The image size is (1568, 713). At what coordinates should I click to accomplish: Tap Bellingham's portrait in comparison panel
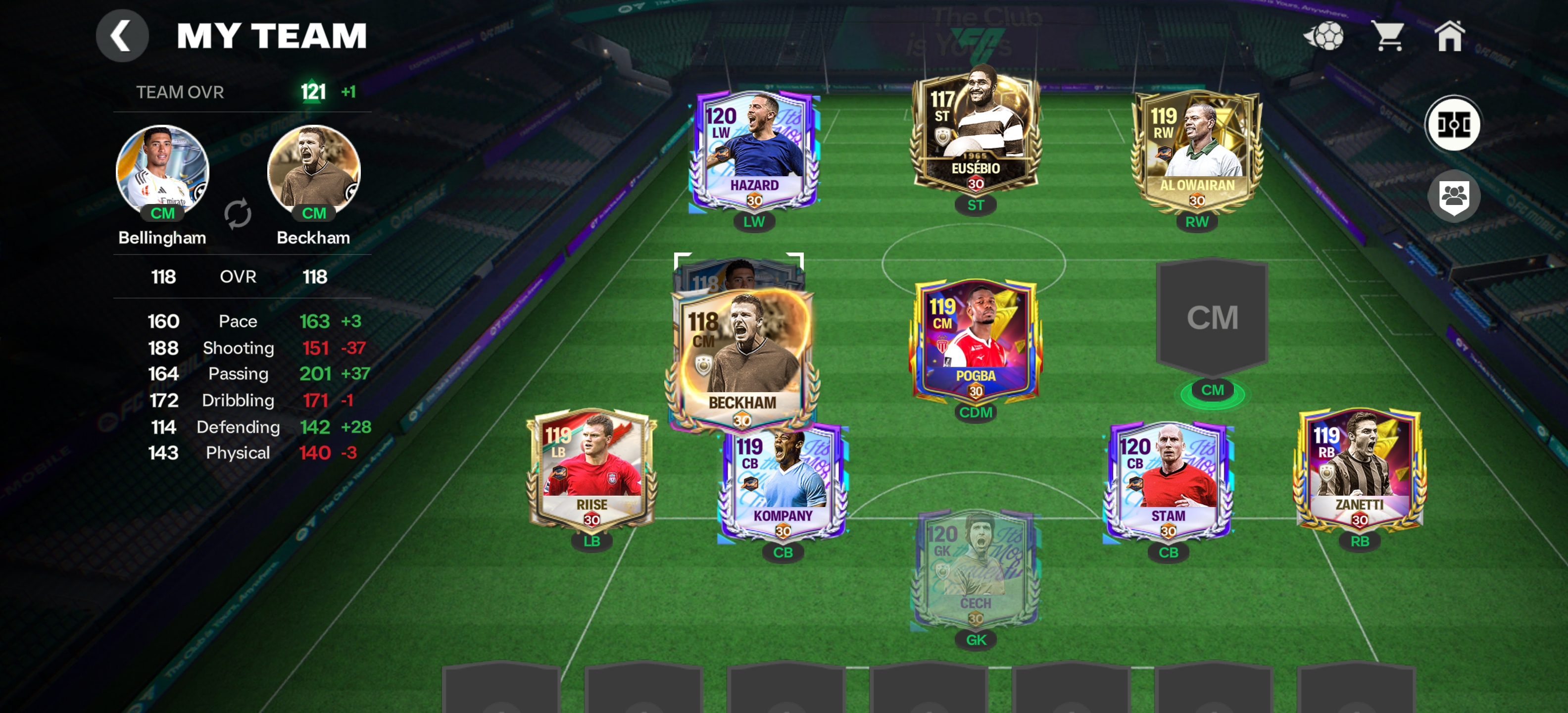162,171
